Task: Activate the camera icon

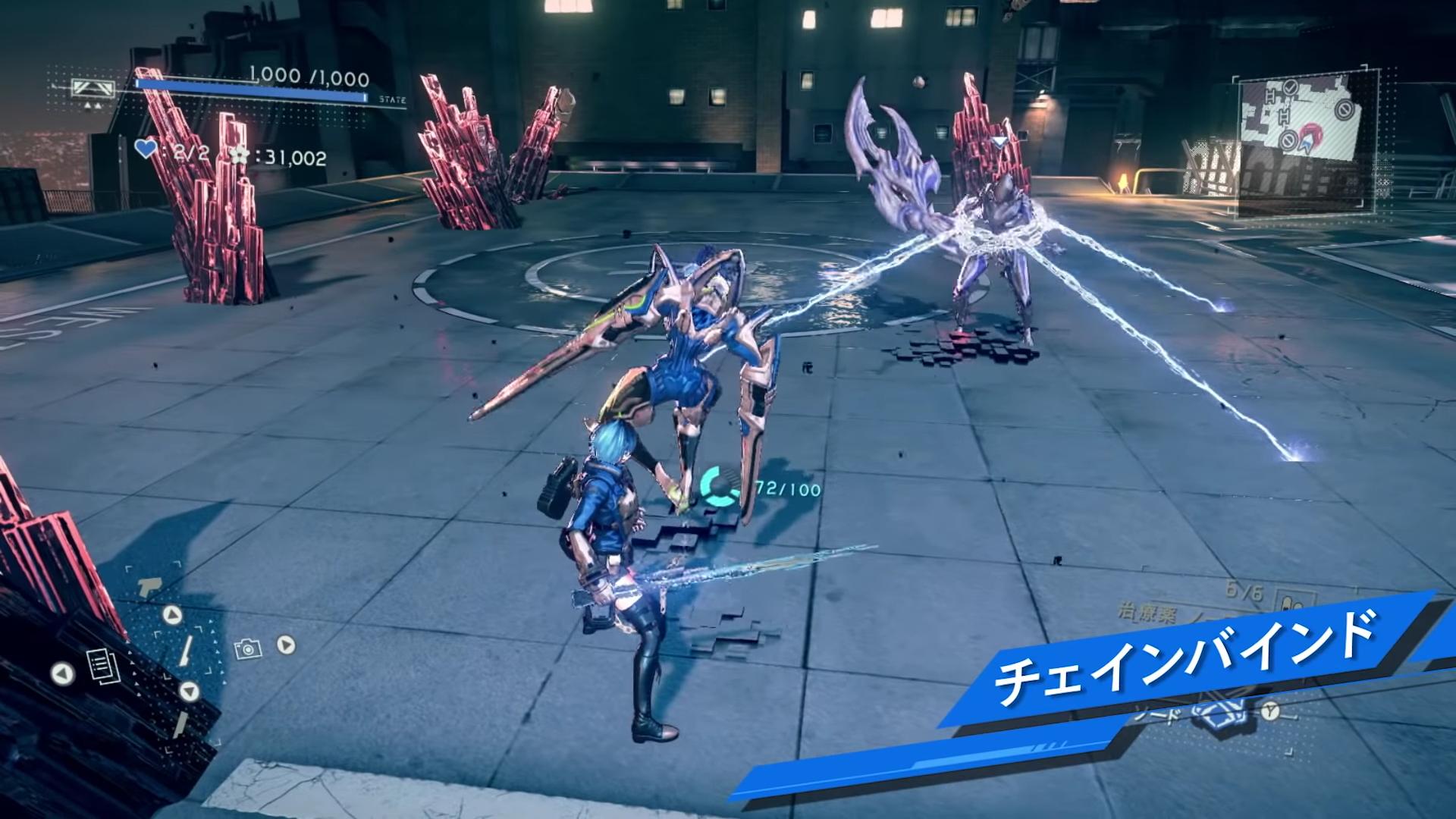Action: tap(247, 648)
